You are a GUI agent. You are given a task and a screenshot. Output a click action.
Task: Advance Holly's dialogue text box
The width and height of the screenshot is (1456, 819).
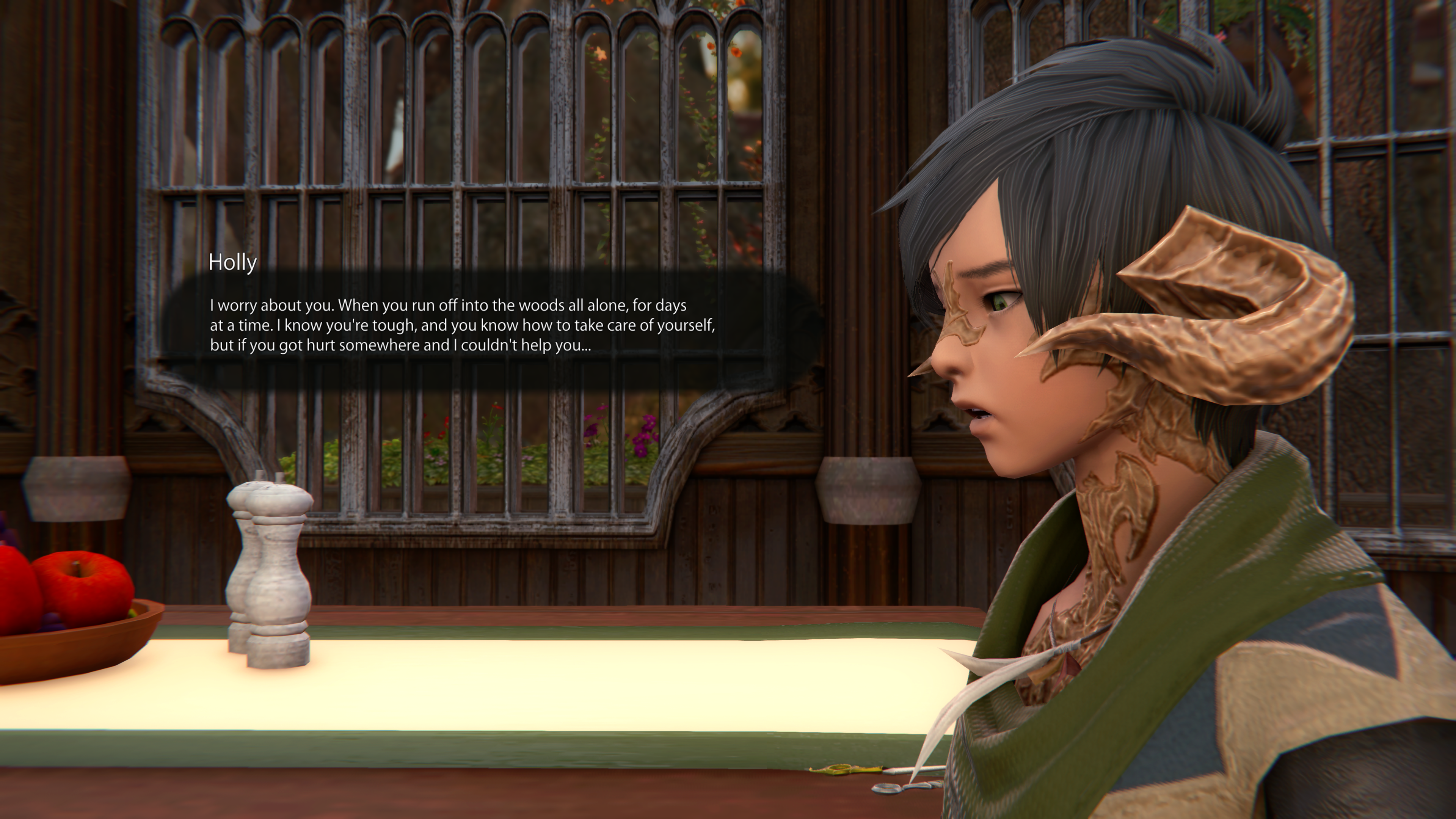click(x=462, y=326)
